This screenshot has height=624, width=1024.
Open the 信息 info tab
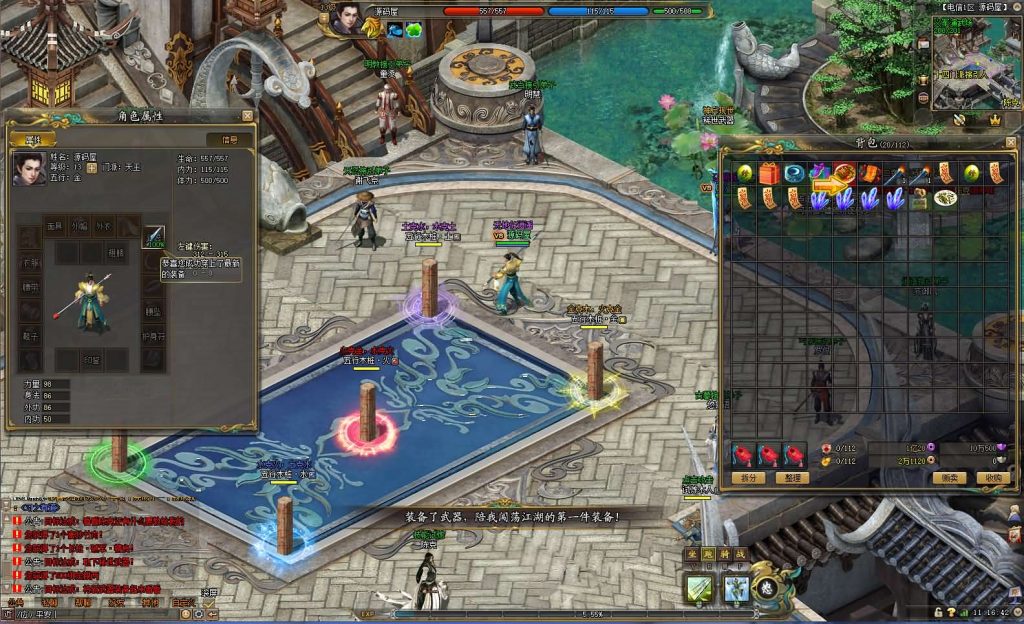230,139
